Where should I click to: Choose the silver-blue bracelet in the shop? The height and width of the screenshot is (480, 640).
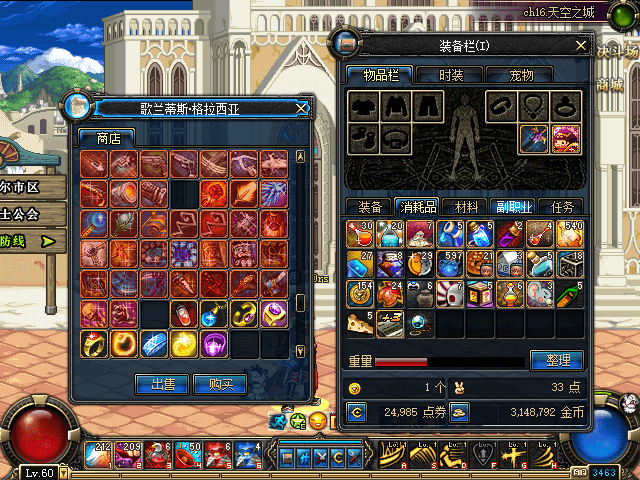[153, 343]
